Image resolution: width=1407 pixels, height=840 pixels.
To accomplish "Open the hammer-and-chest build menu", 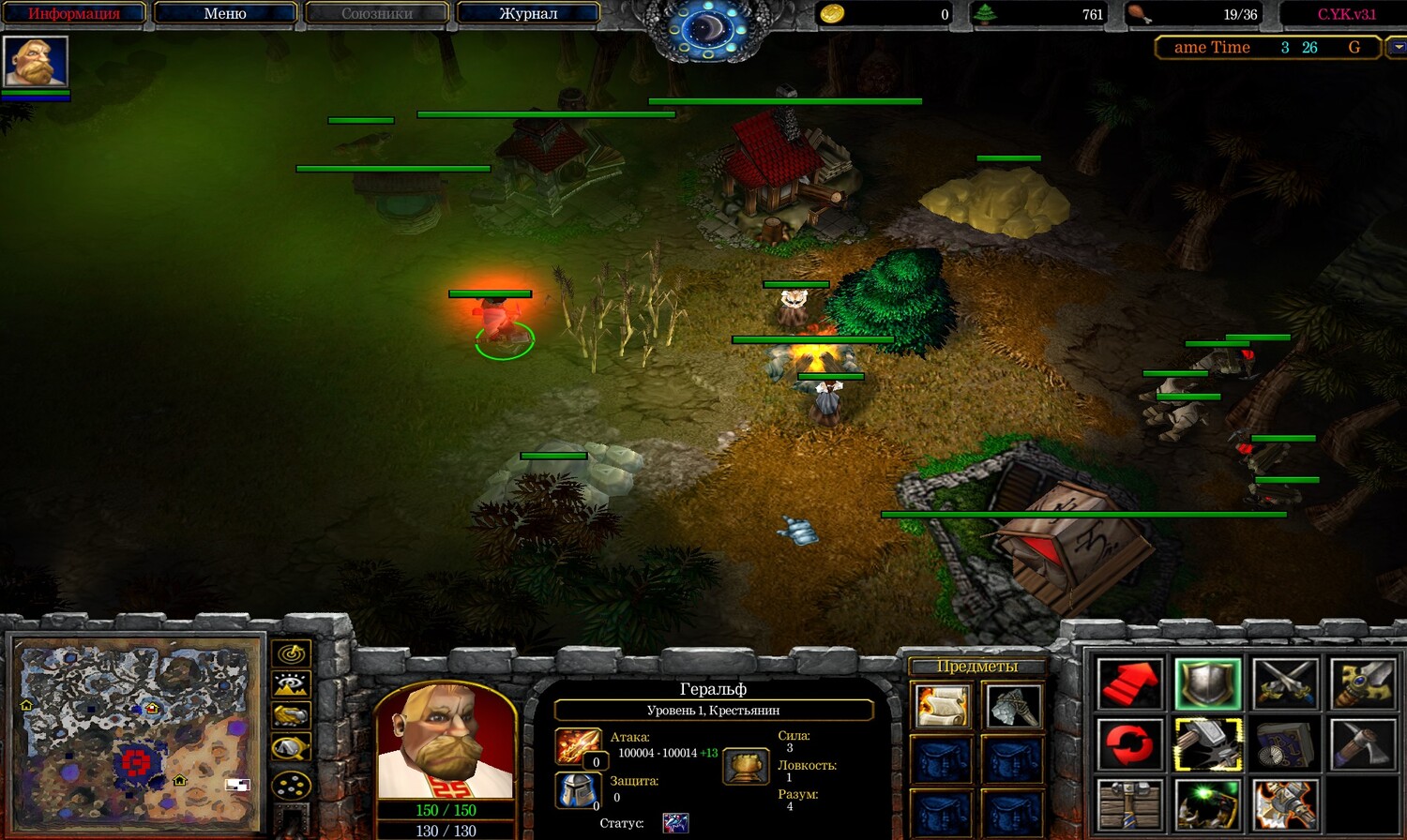I will click(x=1129, y=804).
